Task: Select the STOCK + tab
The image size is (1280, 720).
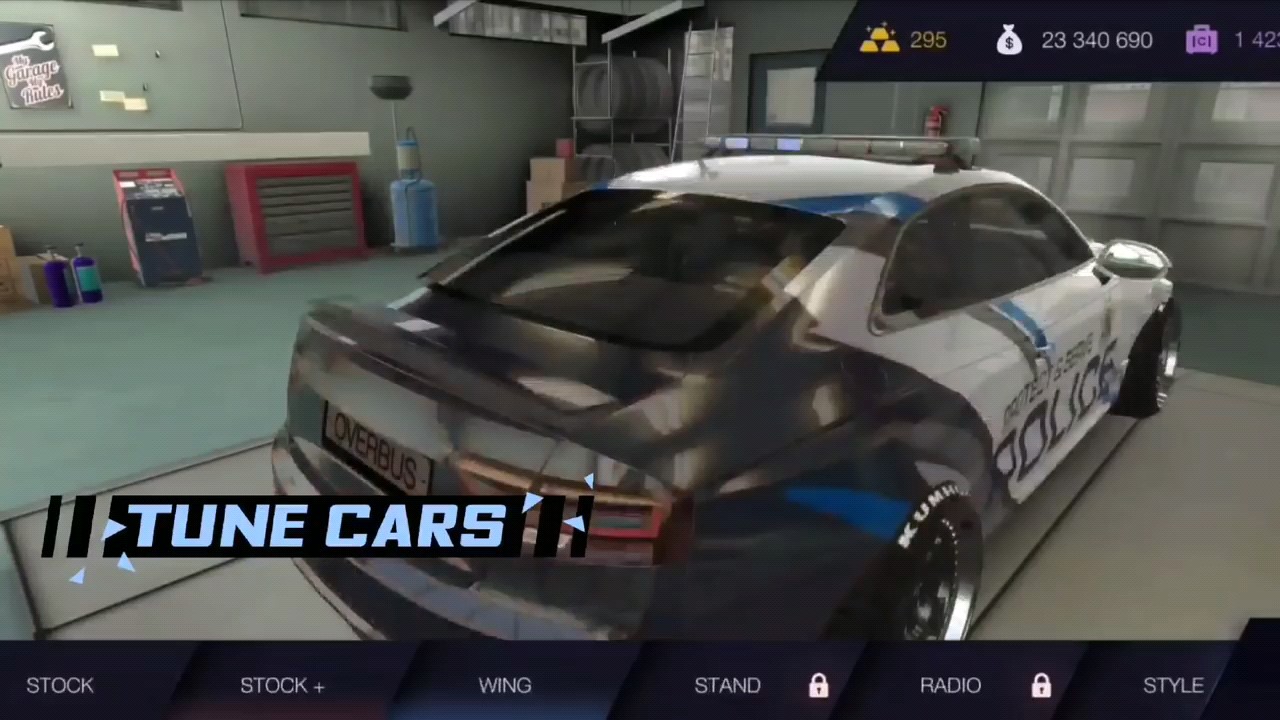Action: [282, 685]
